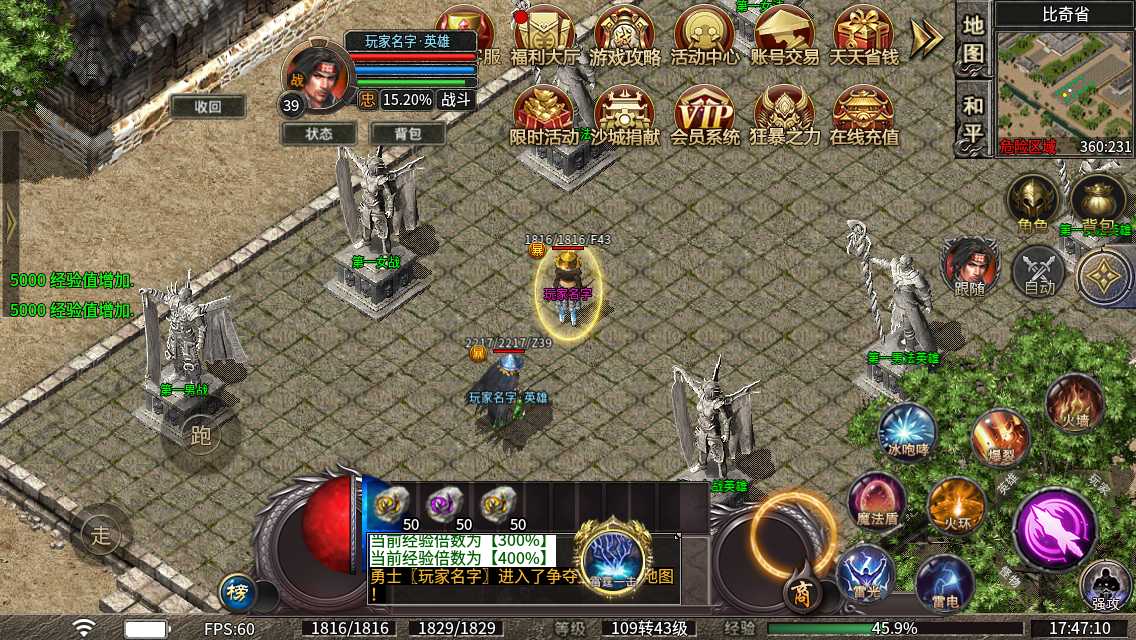Open the 福利大厅 welfare hall
This screenshot has width=1136, height=640.
pos(544,35)
